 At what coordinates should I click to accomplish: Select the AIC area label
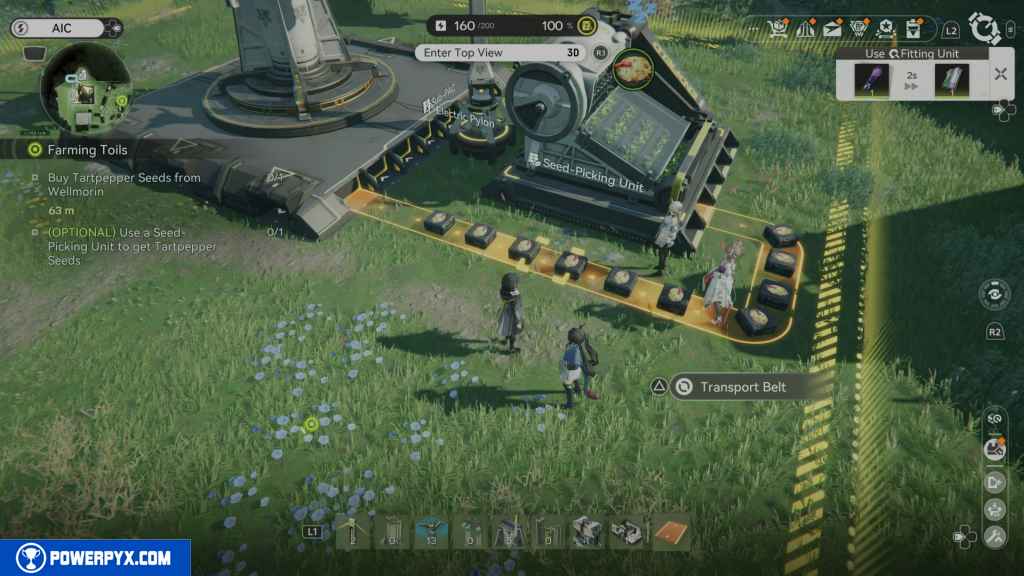pos(60,28)
